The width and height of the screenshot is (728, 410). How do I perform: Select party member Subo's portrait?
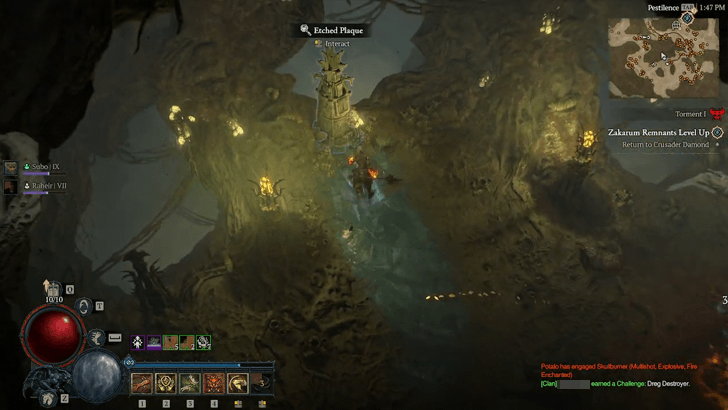[11, 168]
